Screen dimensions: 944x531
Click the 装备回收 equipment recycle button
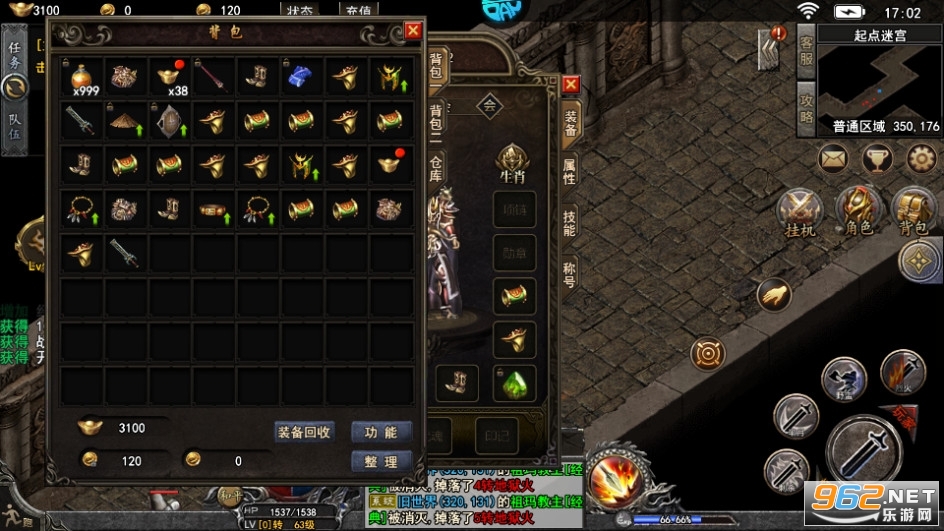pos(304,432)
